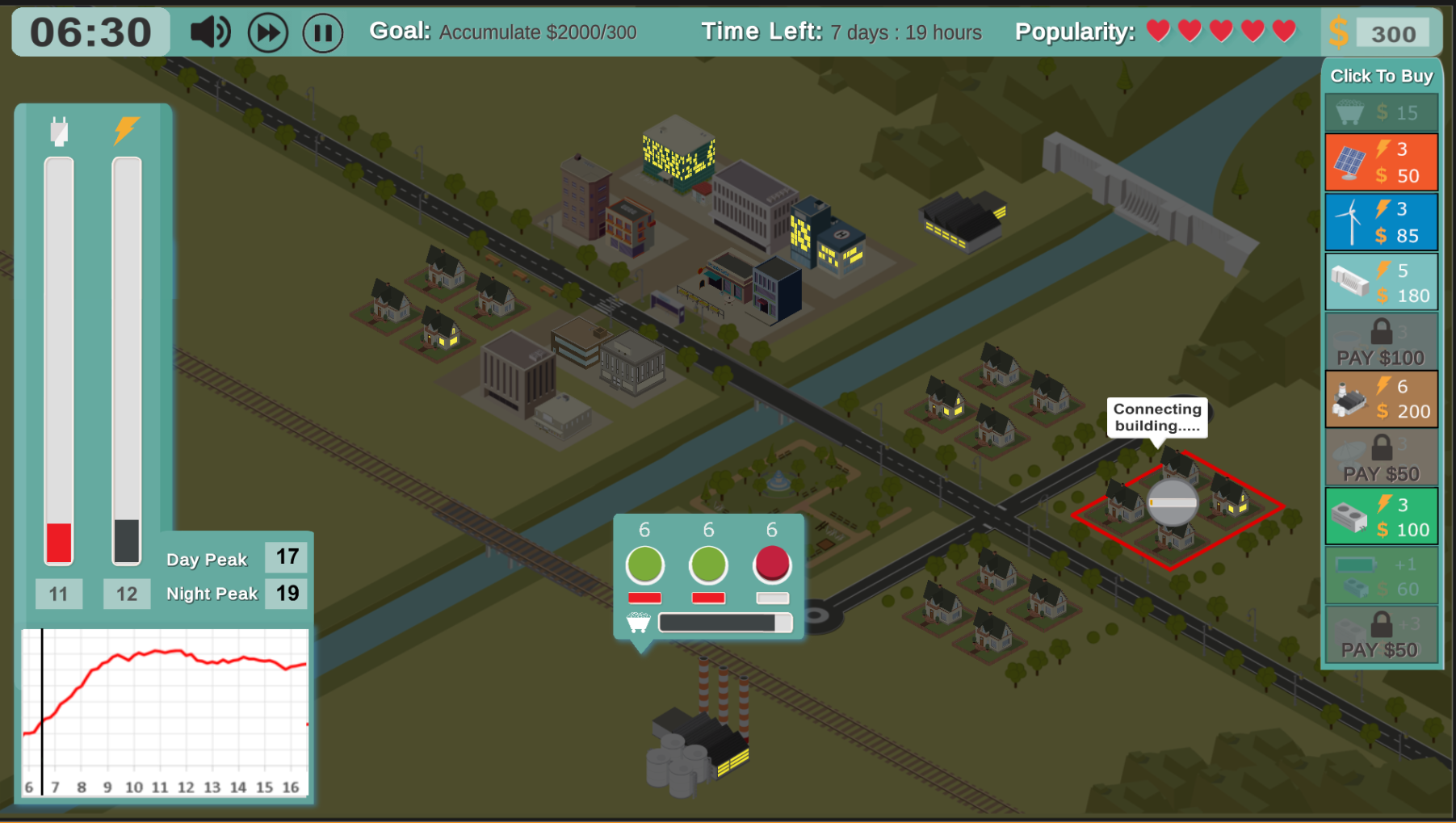Image resolution: width=1456 pixels, height=823 pixels.
Task: Purchase the $180 battery storage unit
Action: pos(1380,281)
